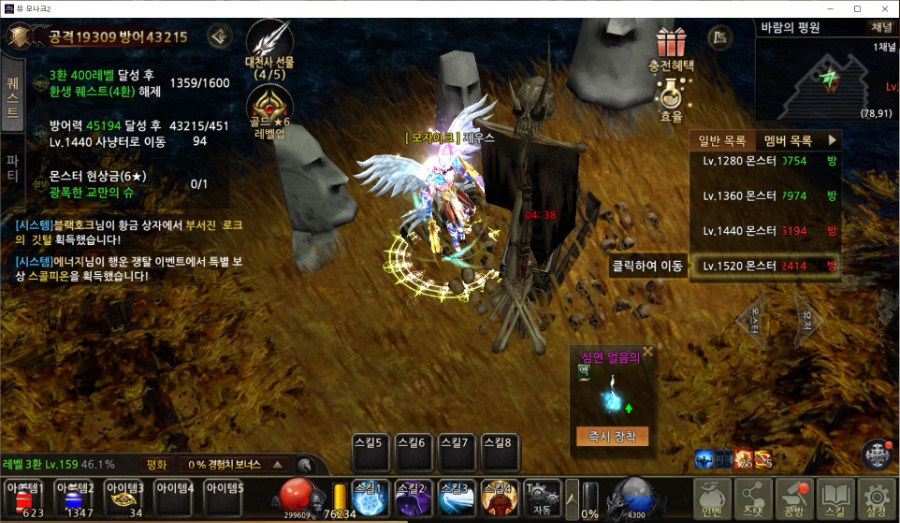Maximize the game window
The width and height of the screenshot is (900, 523).
tap(857, 9)
